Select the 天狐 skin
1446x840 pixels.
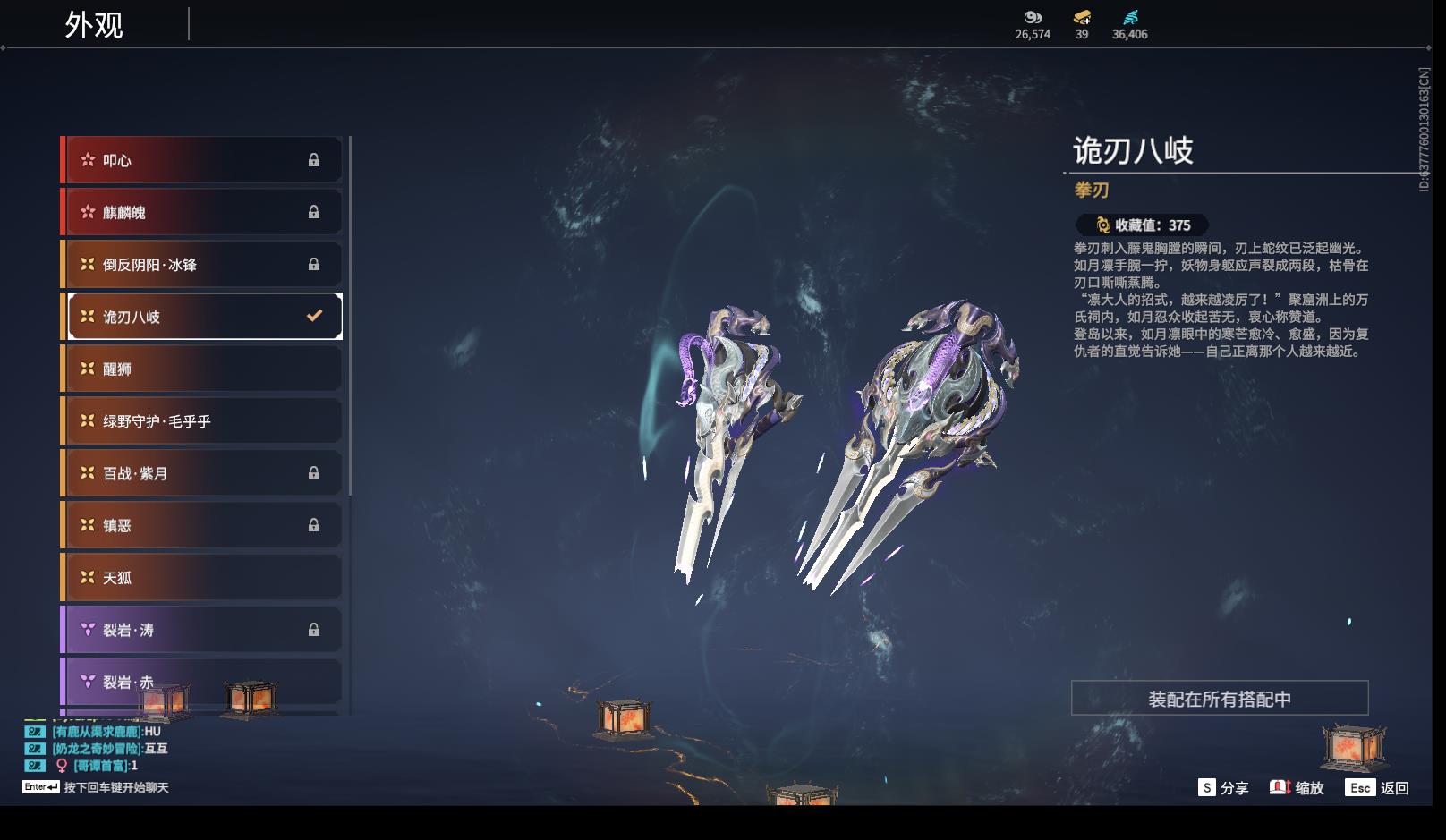coord(201,578)
